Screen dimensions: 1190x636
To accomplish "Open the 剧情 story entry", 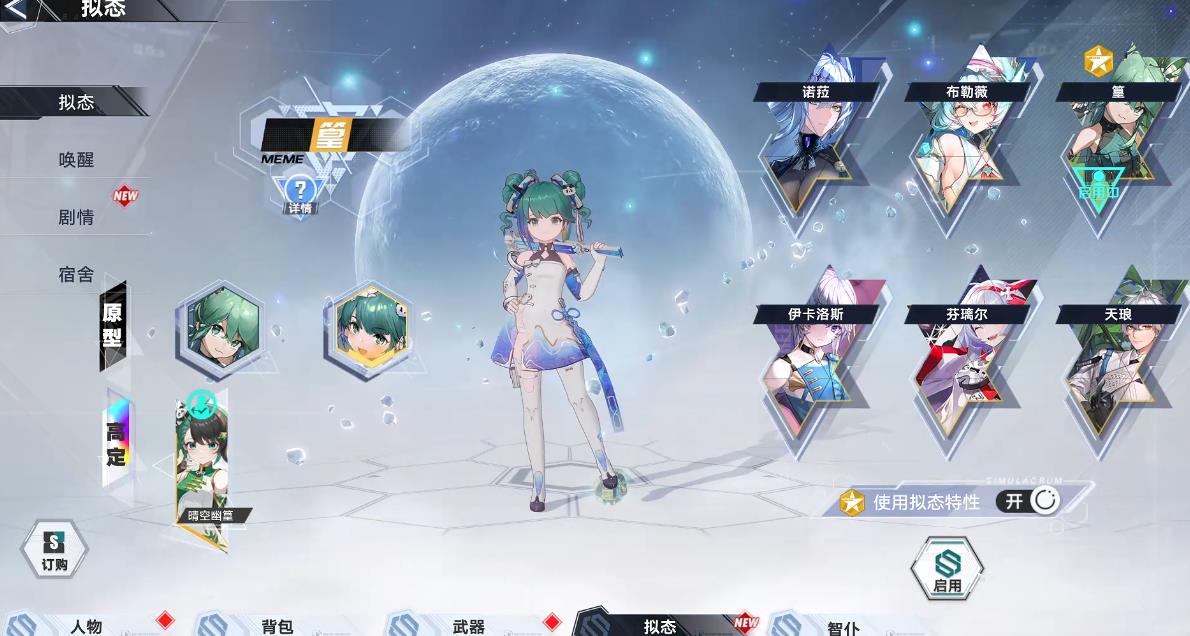I will (76, 217).
